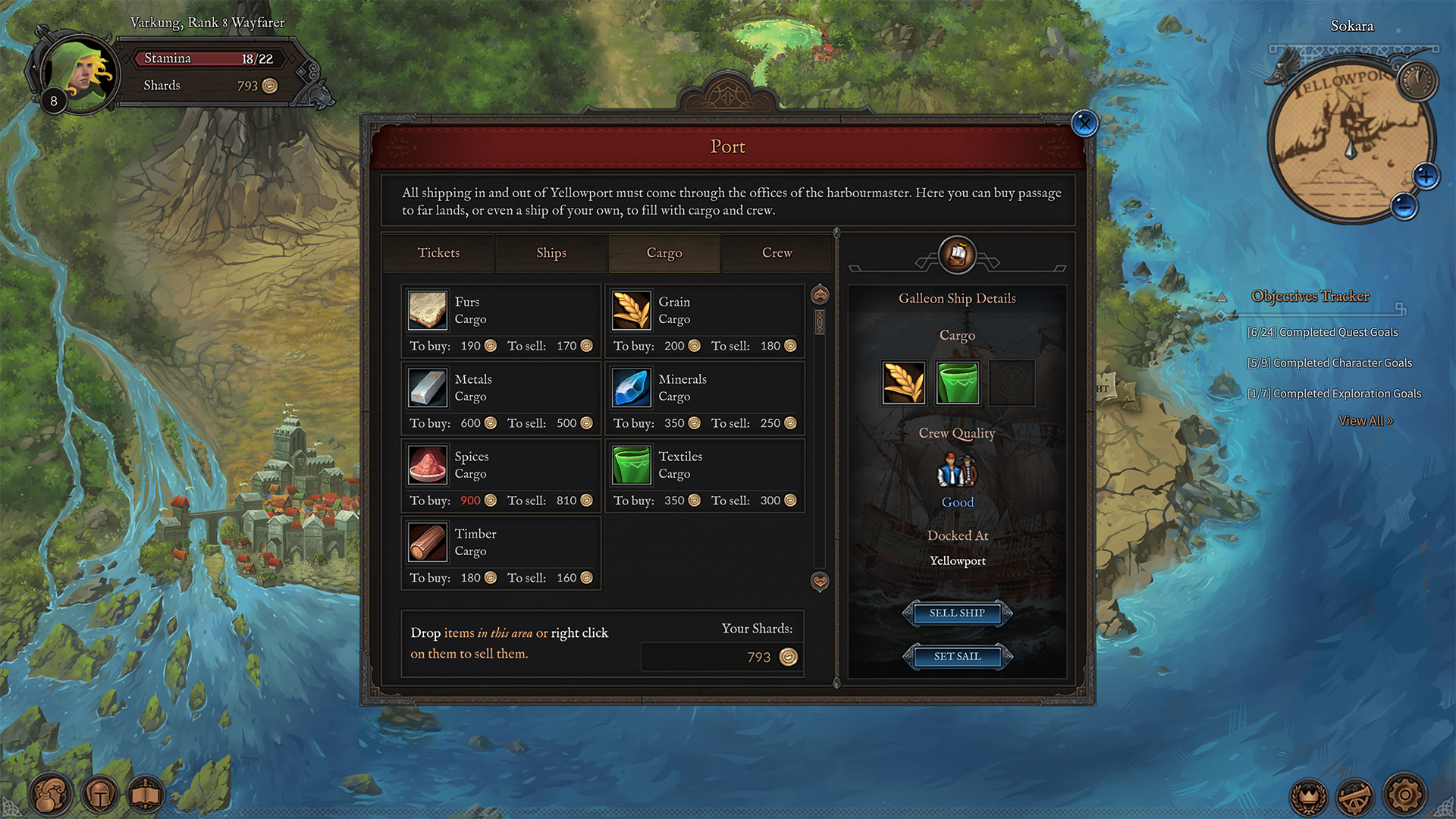The image size is (1456, 819).
Task: Switch to the Crew tab
Action: tap(776, 253)
